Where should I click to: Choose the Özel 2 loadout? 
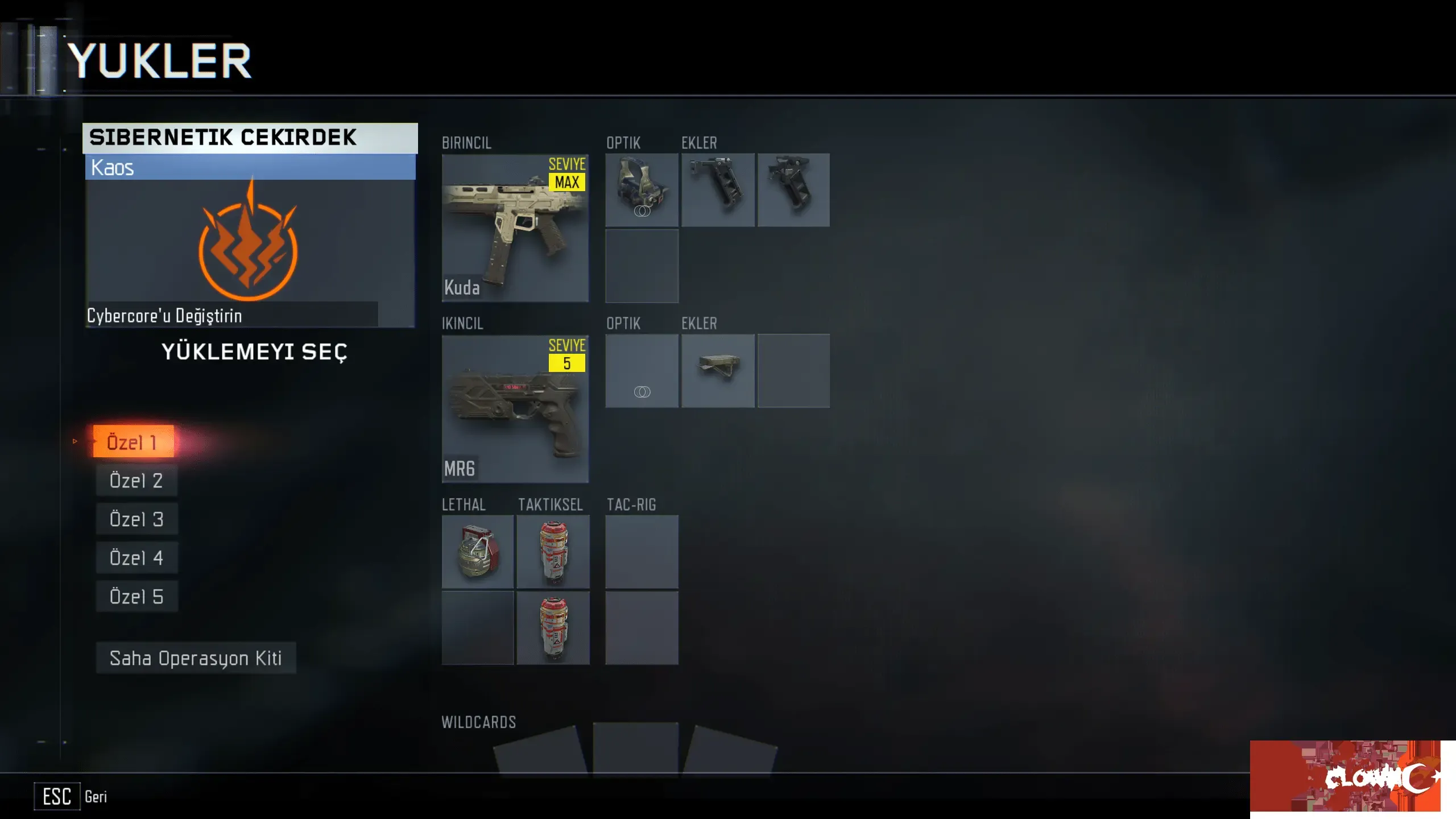click(136, 481)
